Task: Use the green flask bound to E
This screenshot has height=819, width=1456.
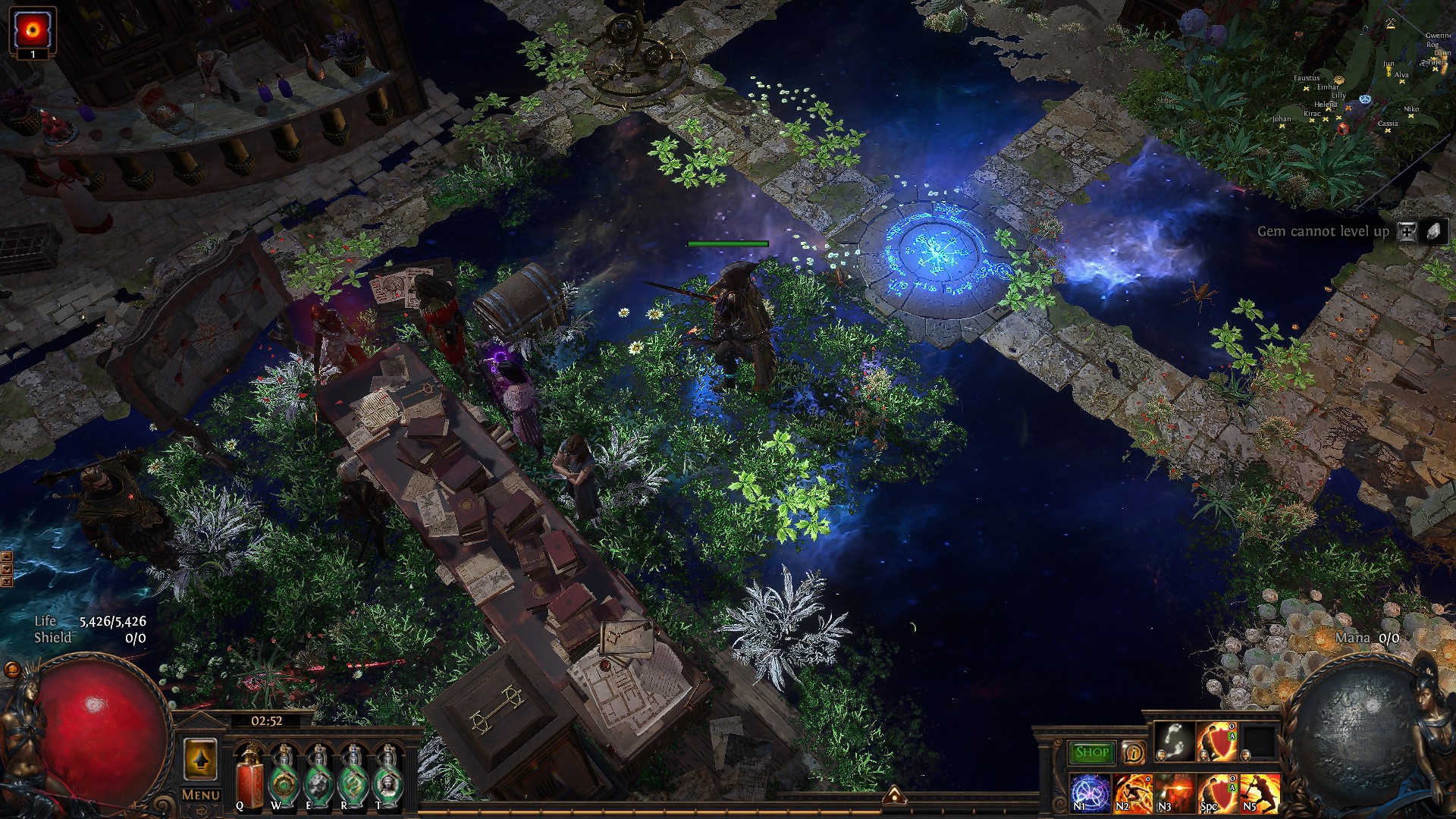Action: (x=318, y=775)
